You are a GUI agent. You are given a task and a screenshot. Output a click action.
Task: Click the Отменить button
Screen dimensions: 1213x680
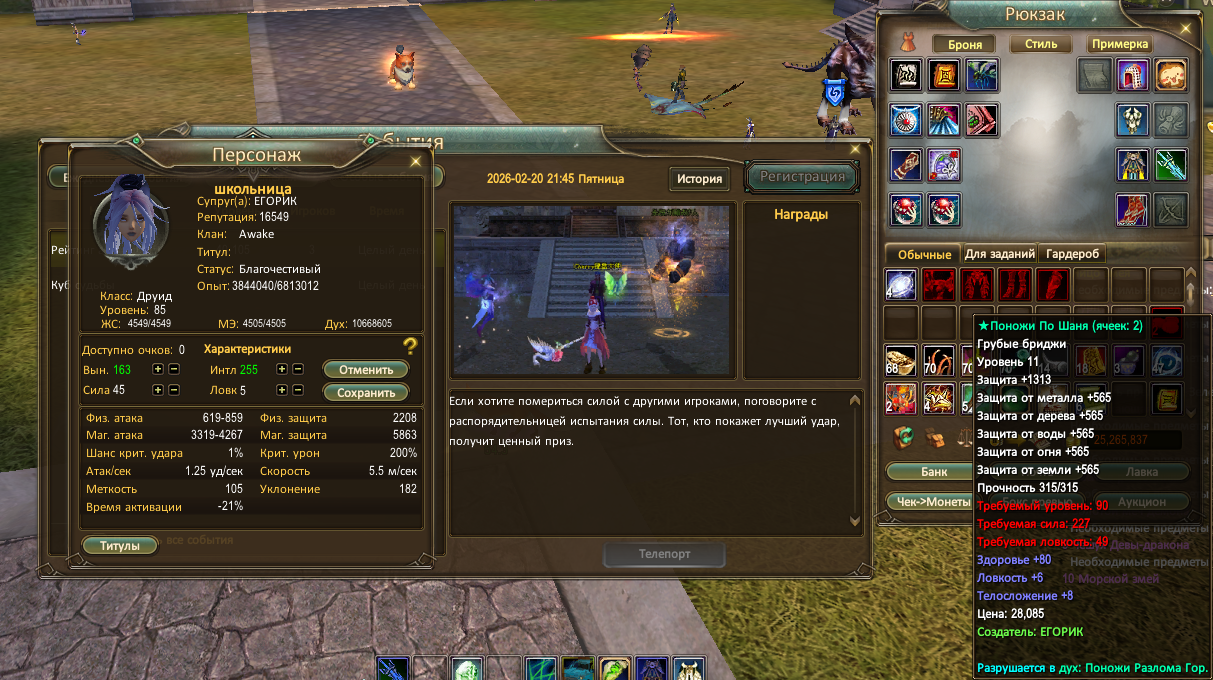366,369
